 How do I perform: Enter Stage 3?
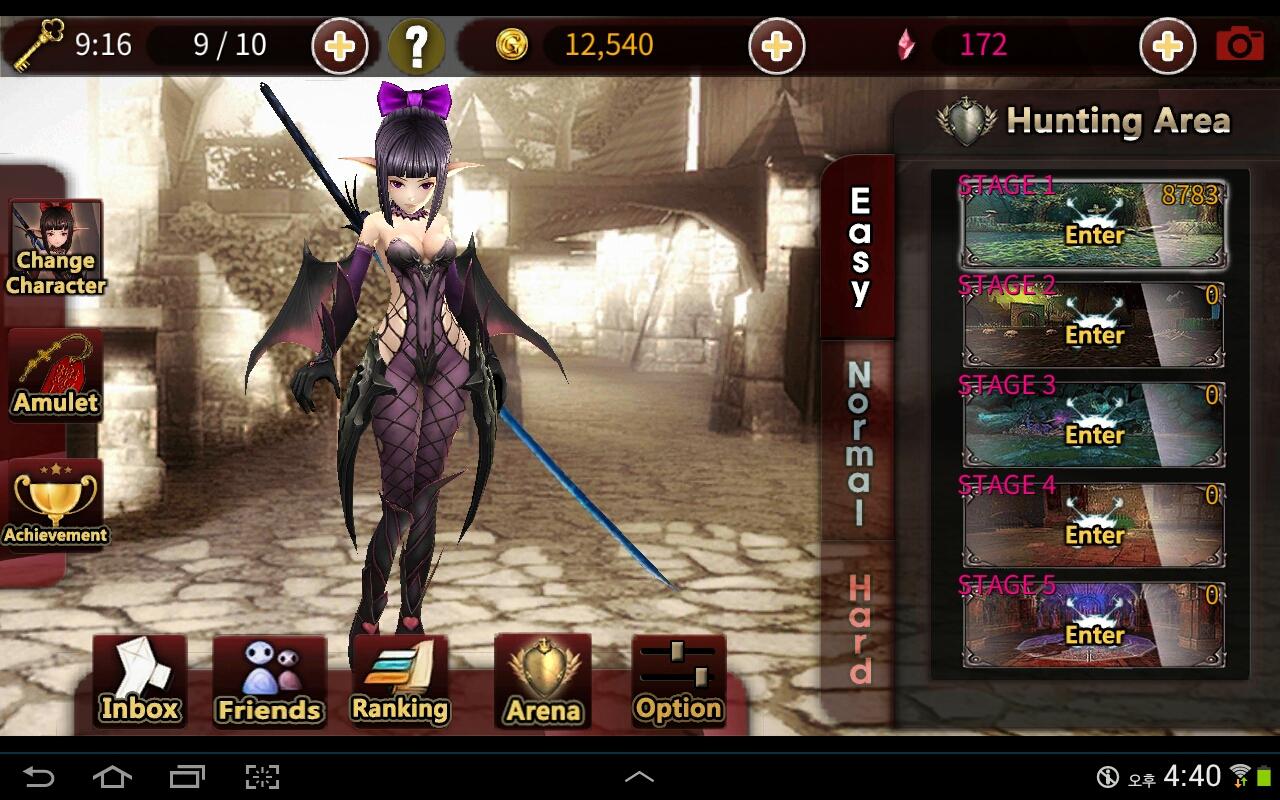(x=1094, y=426)
